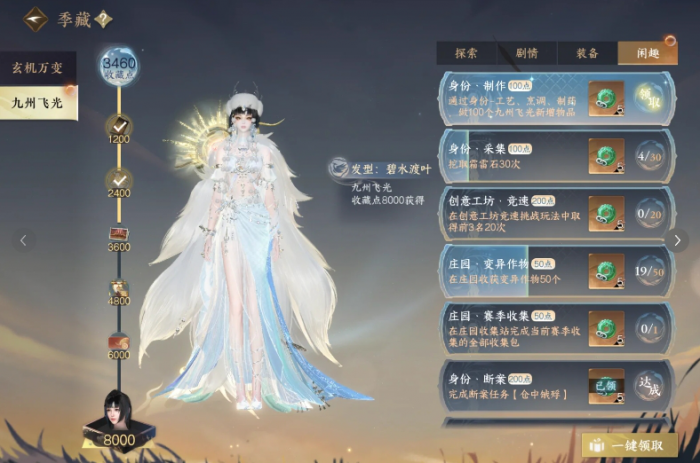Select the 3600 points milestone reward
Screen dimensions: 700x463
[118, 235]
